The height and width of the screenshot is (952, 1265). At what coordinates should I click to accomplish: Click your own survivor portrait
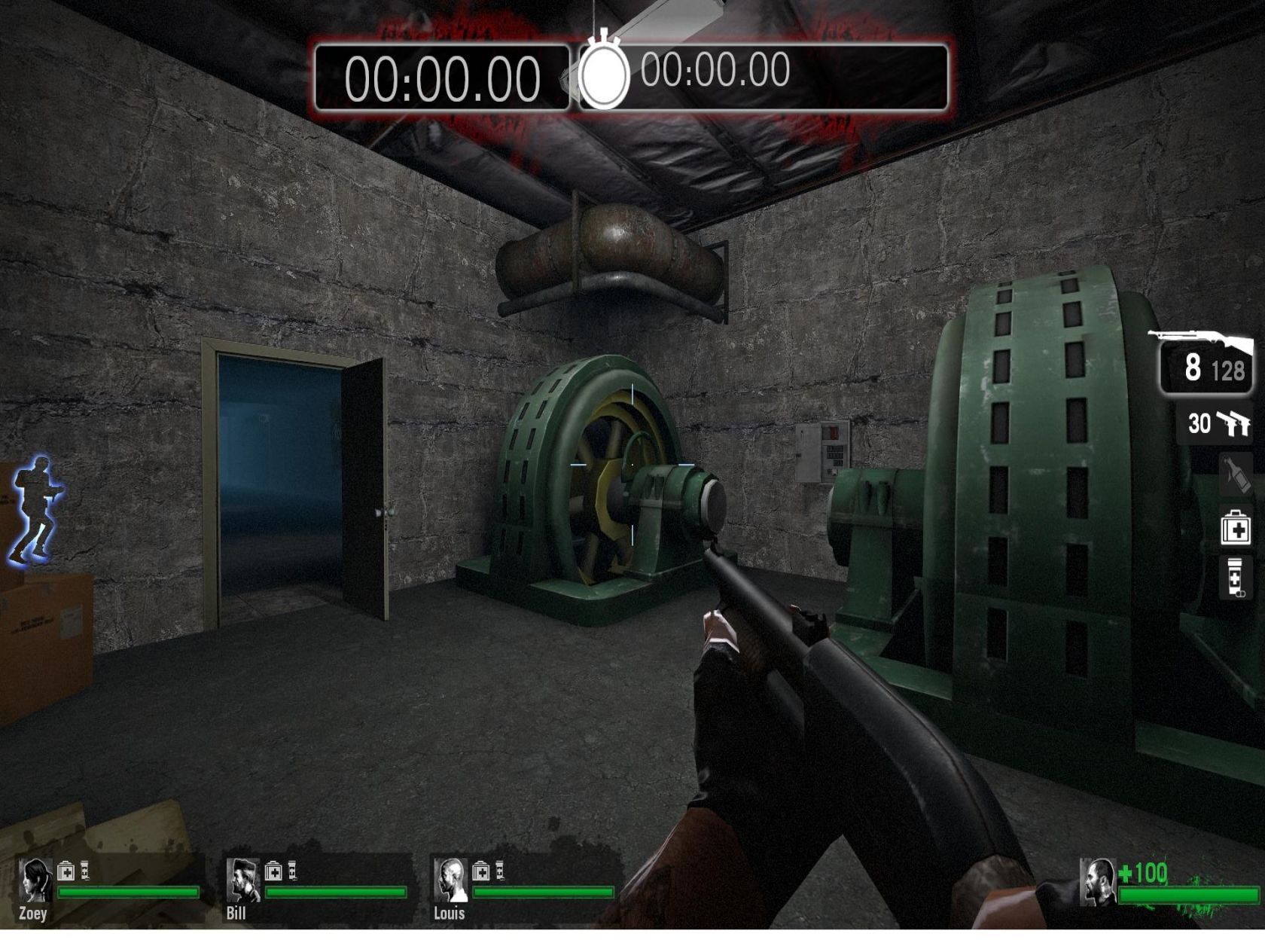1097,882
